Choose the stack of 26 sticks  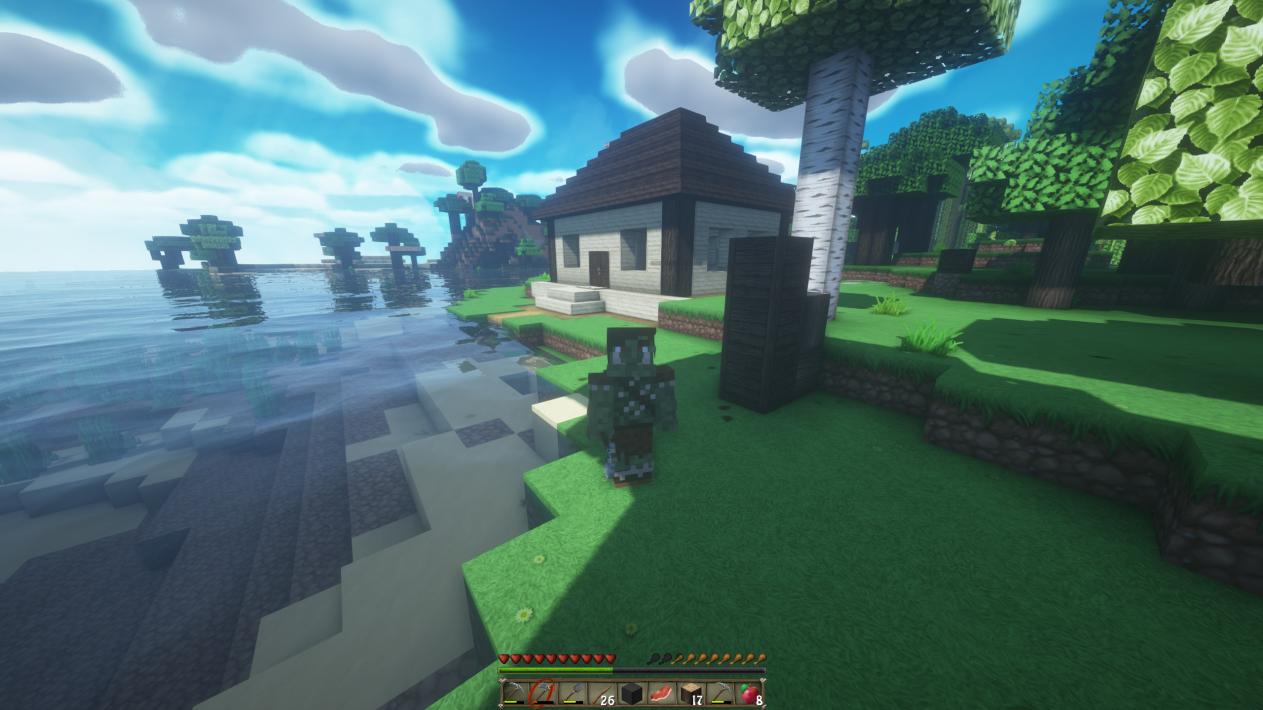(602, 693)
